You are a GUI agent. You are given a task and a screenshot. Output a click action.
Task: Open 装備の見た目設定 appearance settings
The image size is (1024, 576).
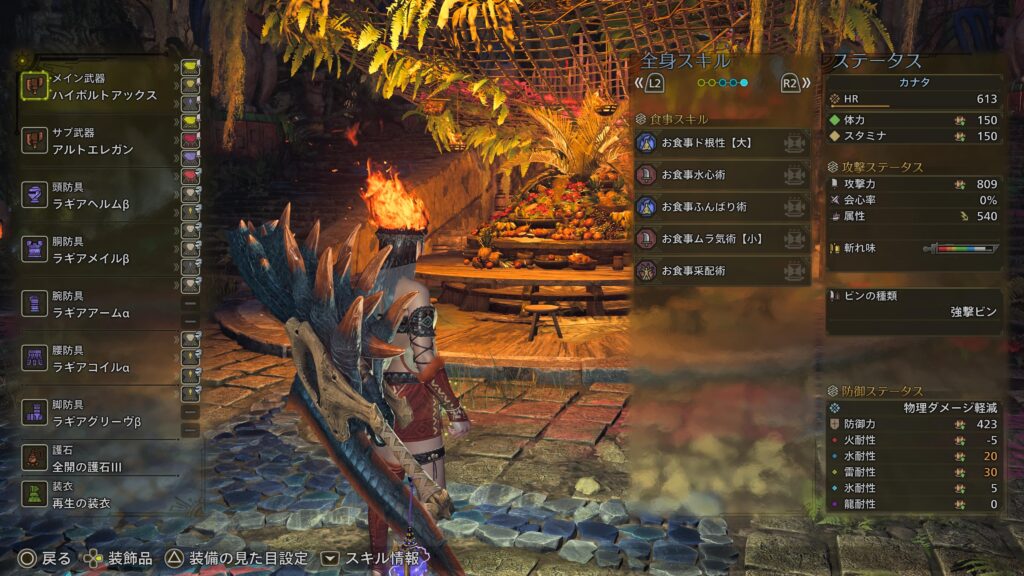(x=238, y=558)
